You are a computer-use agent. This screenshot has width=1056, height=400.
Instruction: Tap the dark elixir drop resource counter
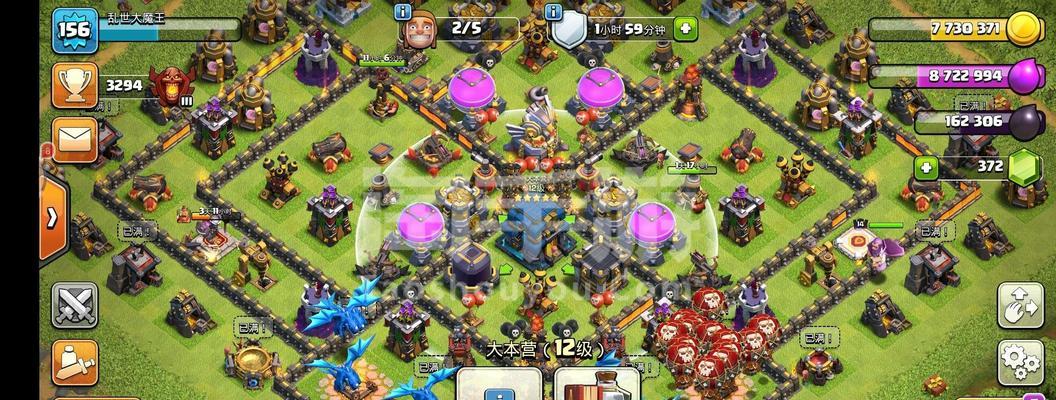[1024, 122]
